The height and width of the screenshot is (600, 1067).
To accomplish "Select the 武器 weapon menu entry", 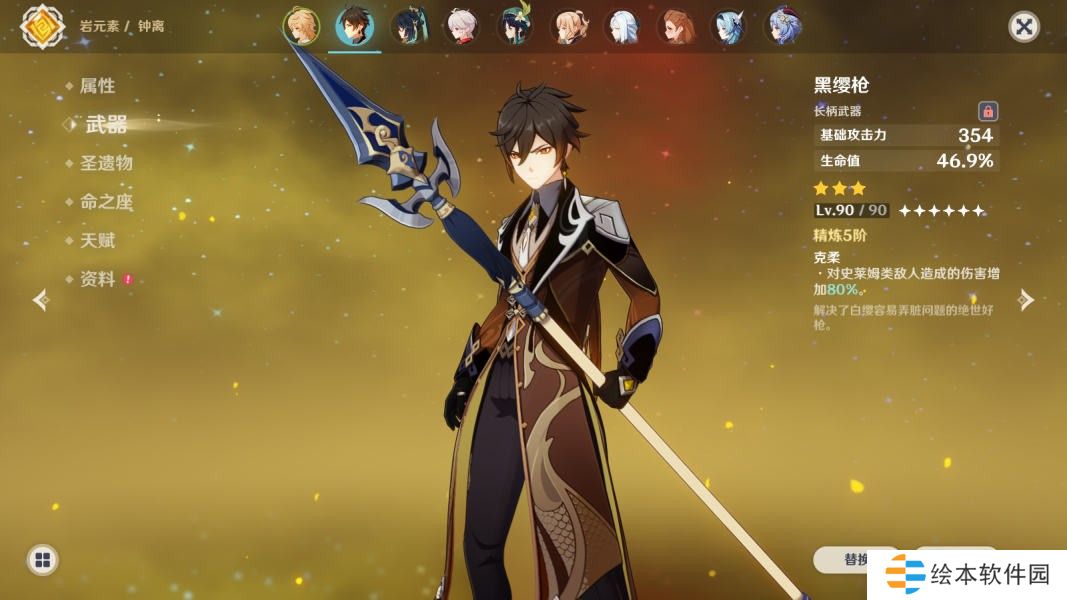I will pyautogui.click(x=106, y=124).
